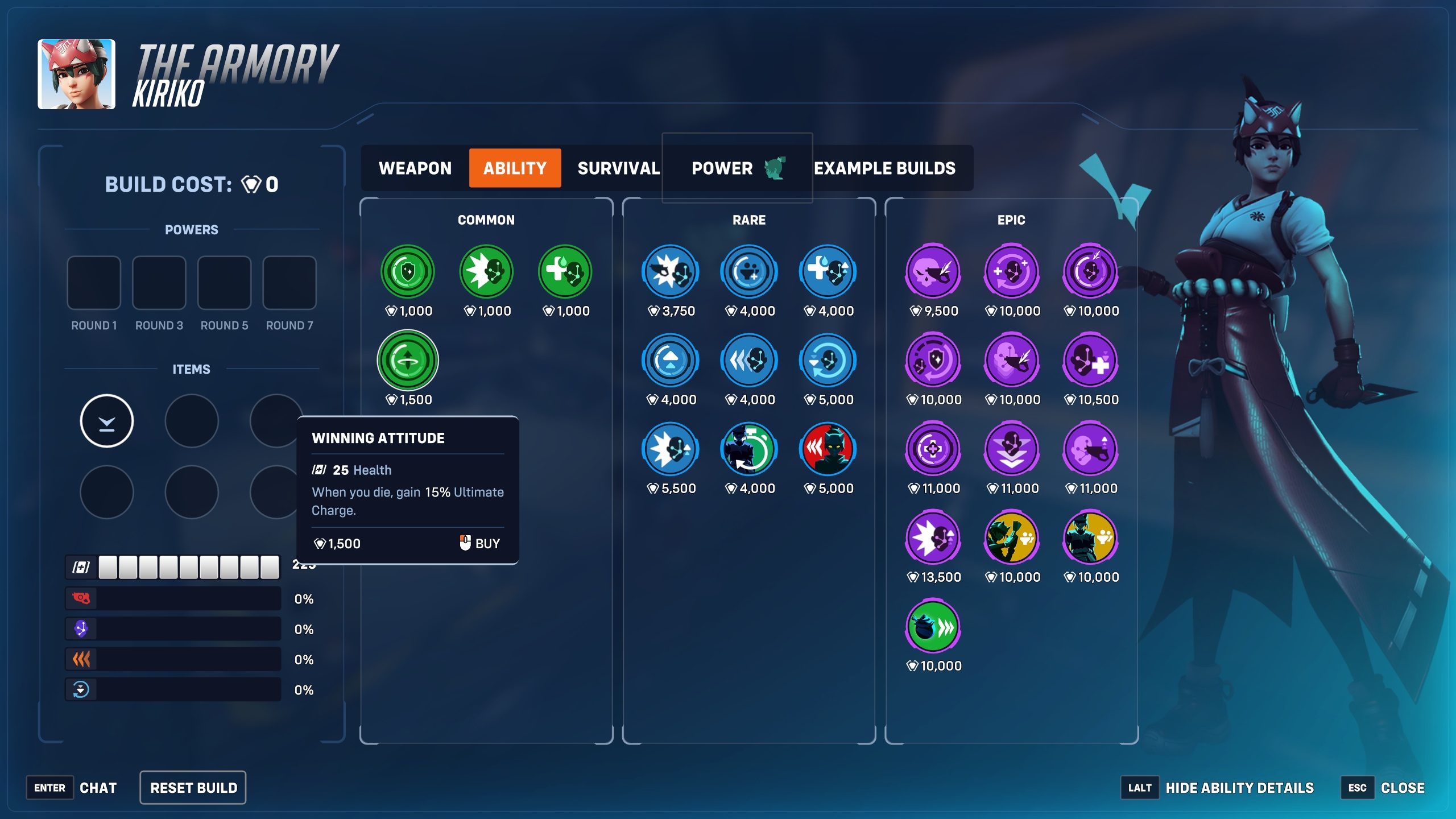
Task: Select the 5,500 rare ability item
Action: [x=670, y=449]
